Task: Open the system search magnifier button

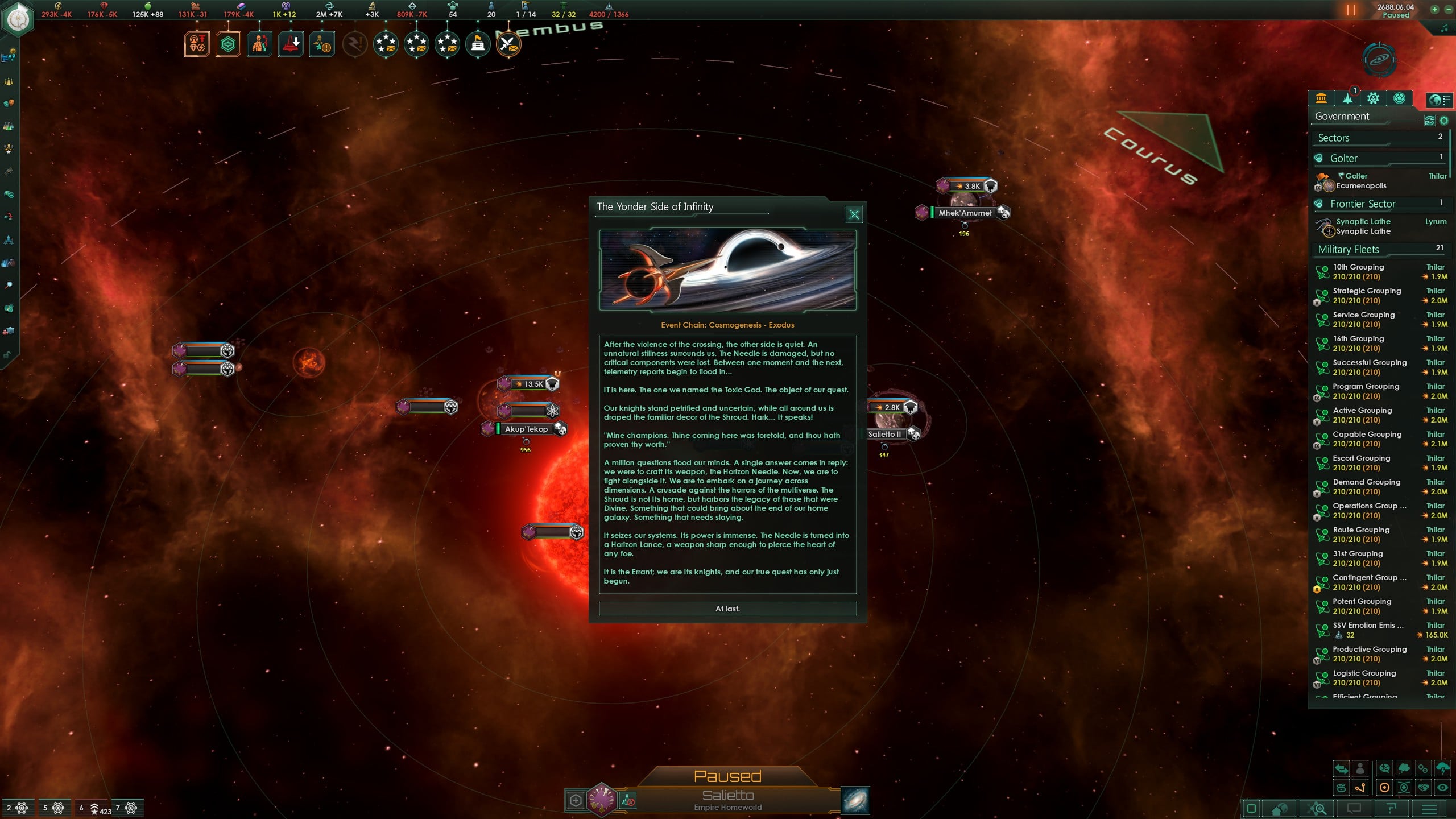Action: 1317,809
